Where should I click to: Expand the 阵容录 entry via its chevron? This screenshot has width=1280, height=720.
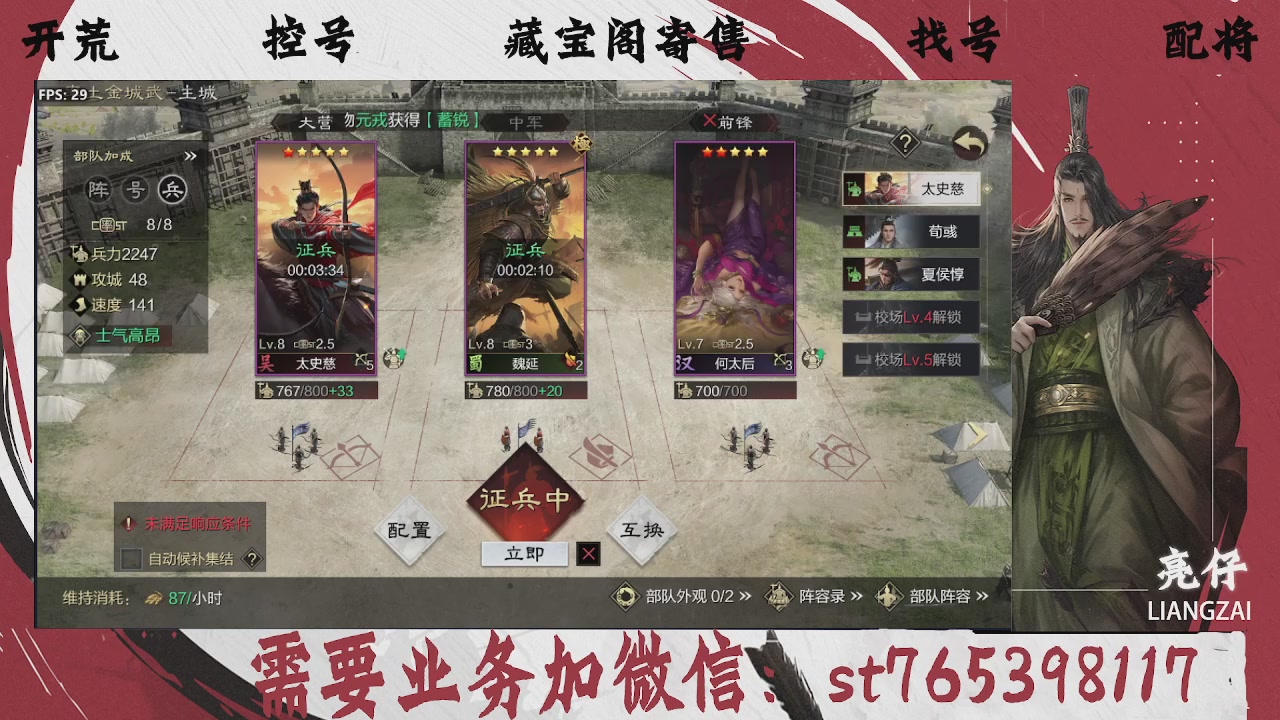[x=859, y=593]
